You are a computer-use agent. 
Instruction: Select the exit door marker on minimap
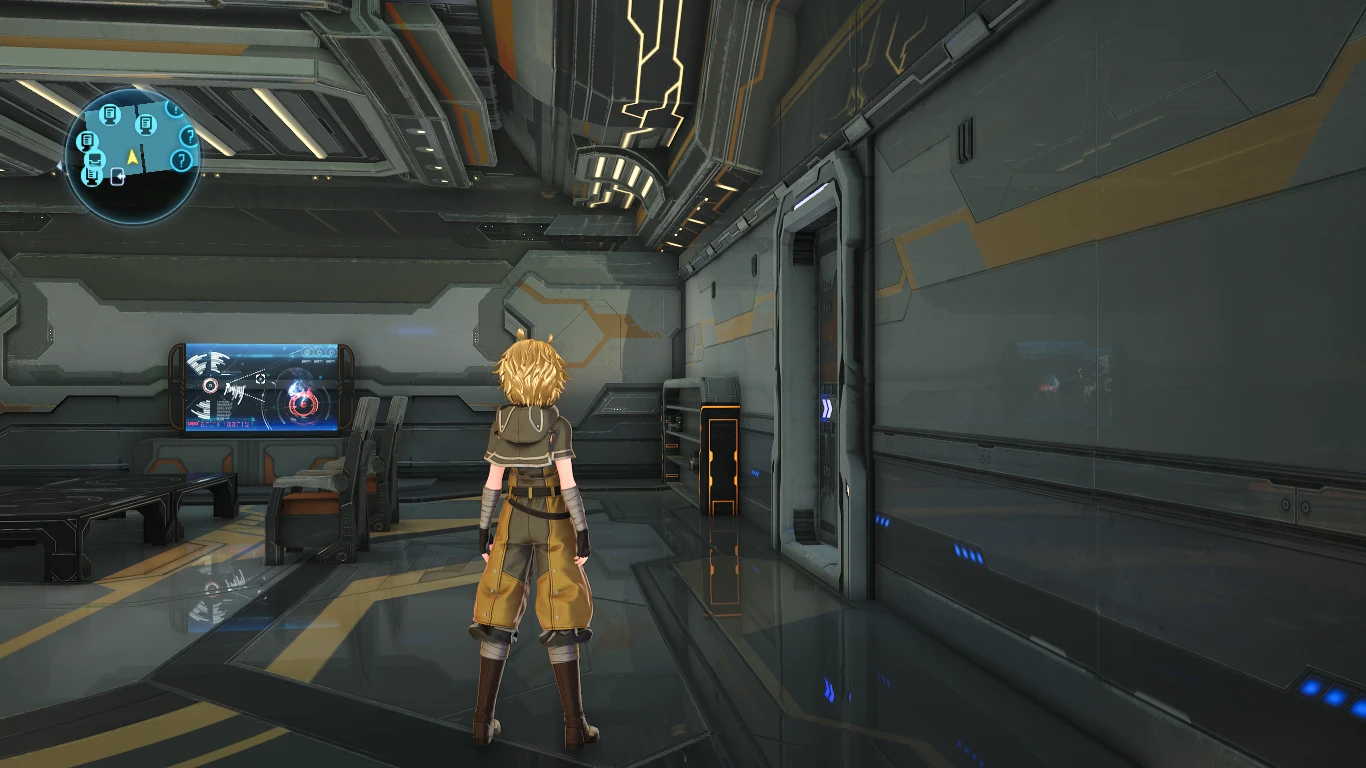click(x=118, y=176)
